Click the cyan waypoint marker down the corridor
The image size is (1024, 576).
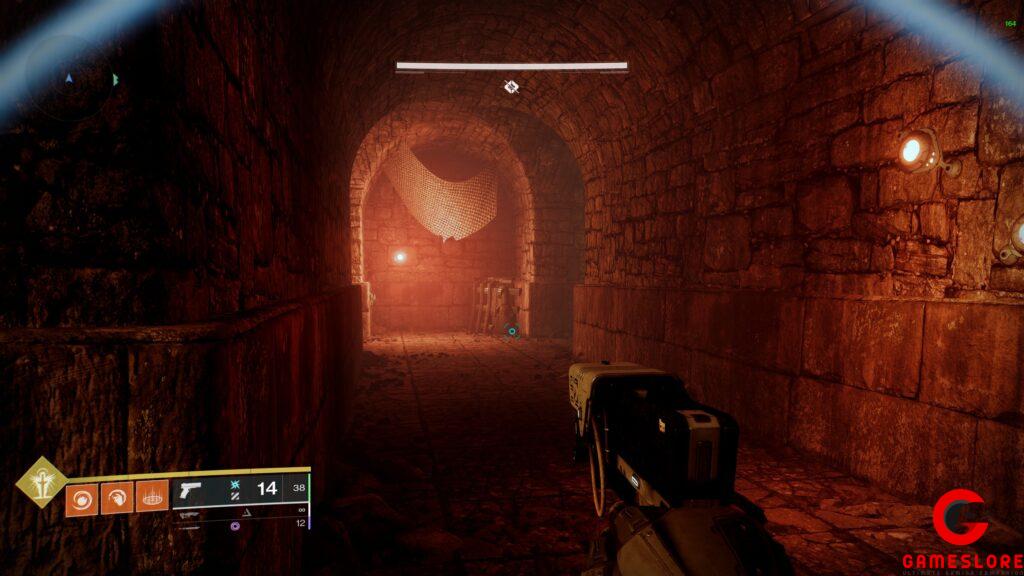(512, 331)
